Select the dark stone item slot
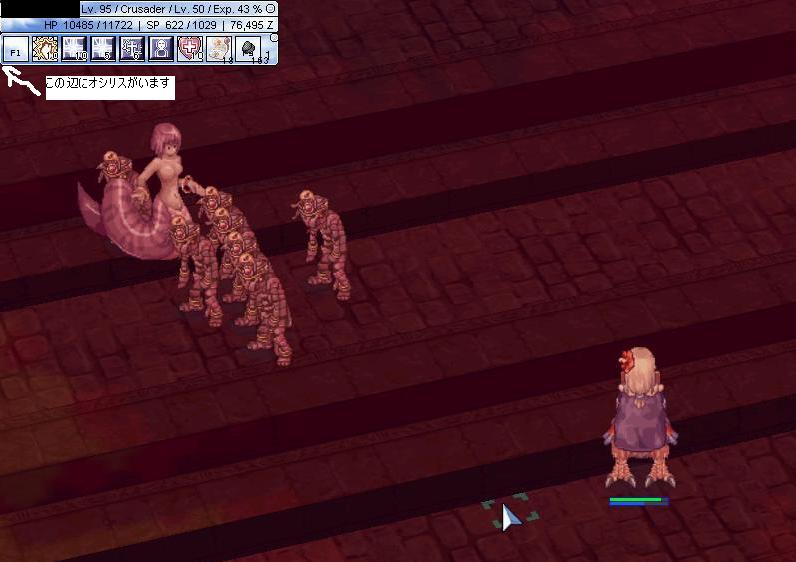Viewport: 796px width, 562px height. (248, 48)
